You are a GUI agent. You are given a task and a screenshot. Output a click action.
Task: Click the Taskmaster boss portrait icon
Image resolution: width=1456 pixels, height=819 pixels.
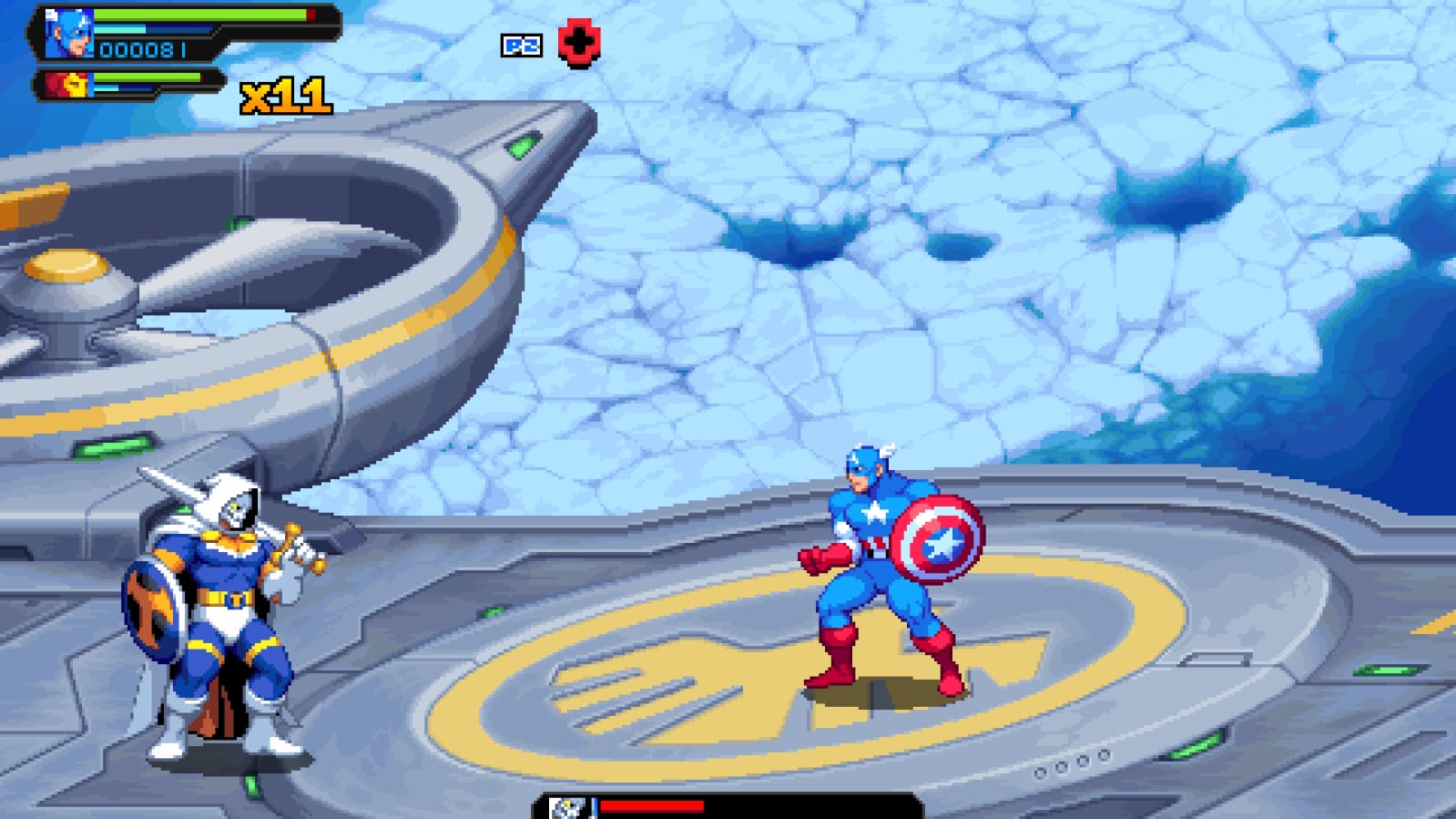click(x=567, y=807)
